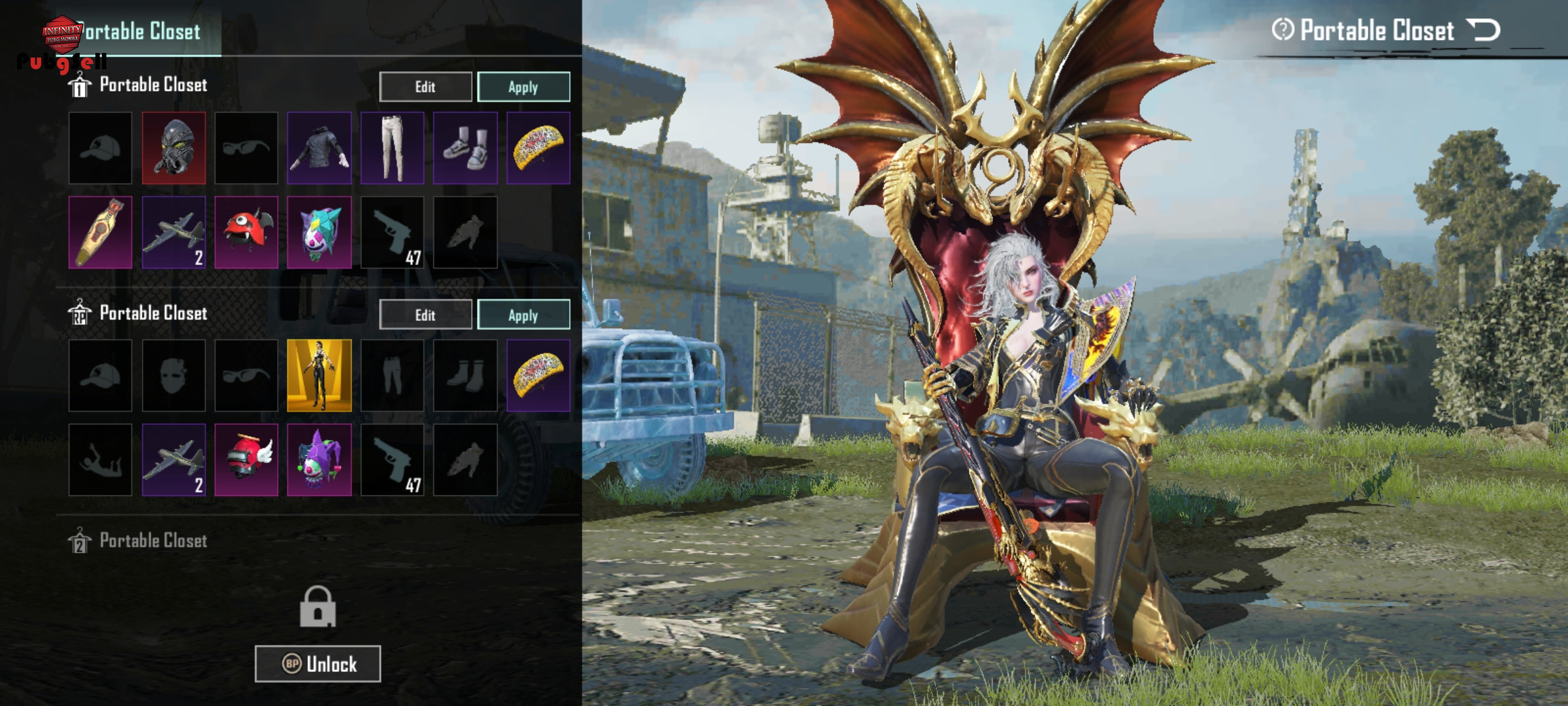Apply the closet numbered 1 outfit

(523, 87)
